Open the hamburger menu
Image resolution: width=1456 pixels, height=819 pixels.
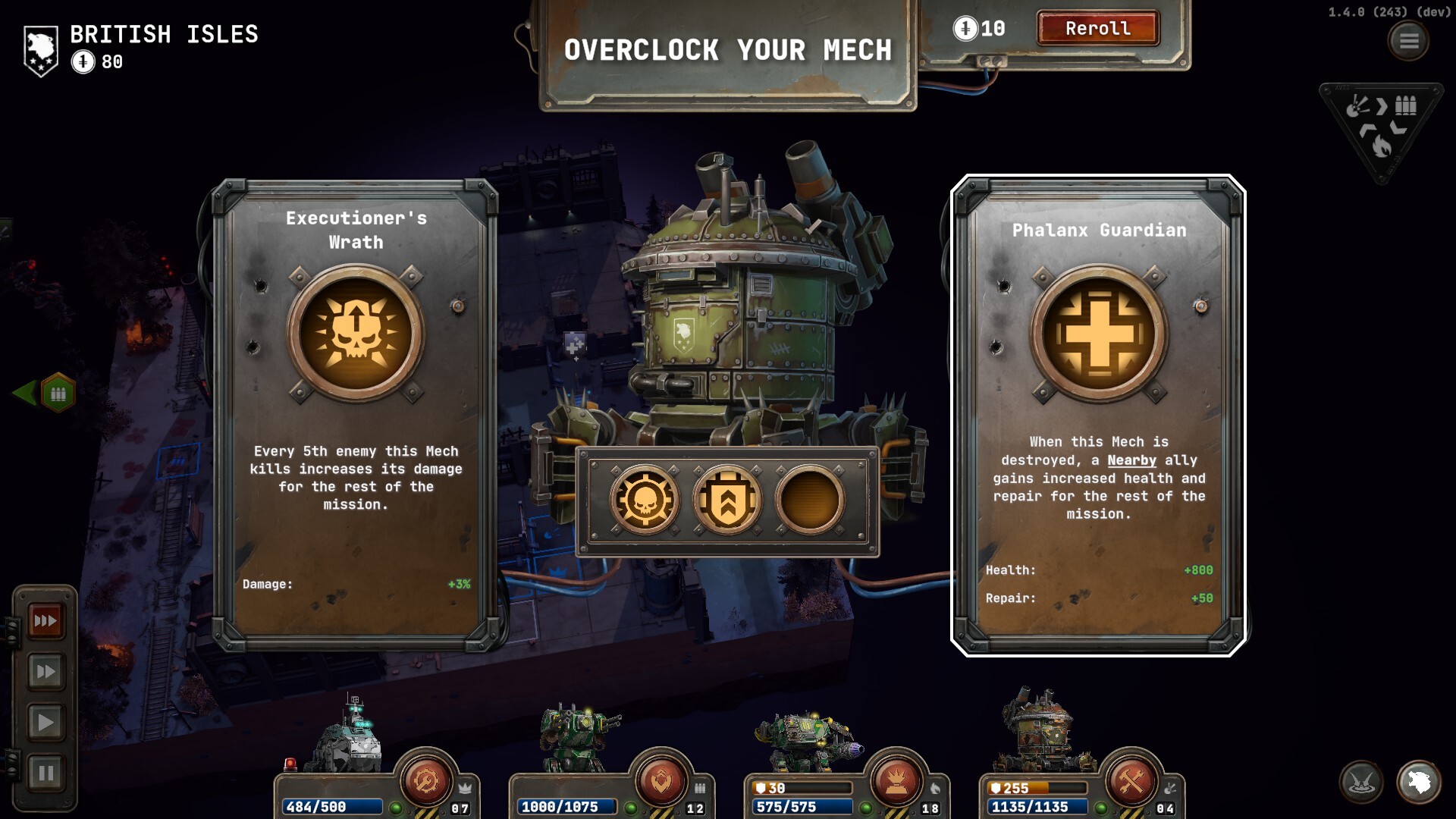pos(1408,41)
